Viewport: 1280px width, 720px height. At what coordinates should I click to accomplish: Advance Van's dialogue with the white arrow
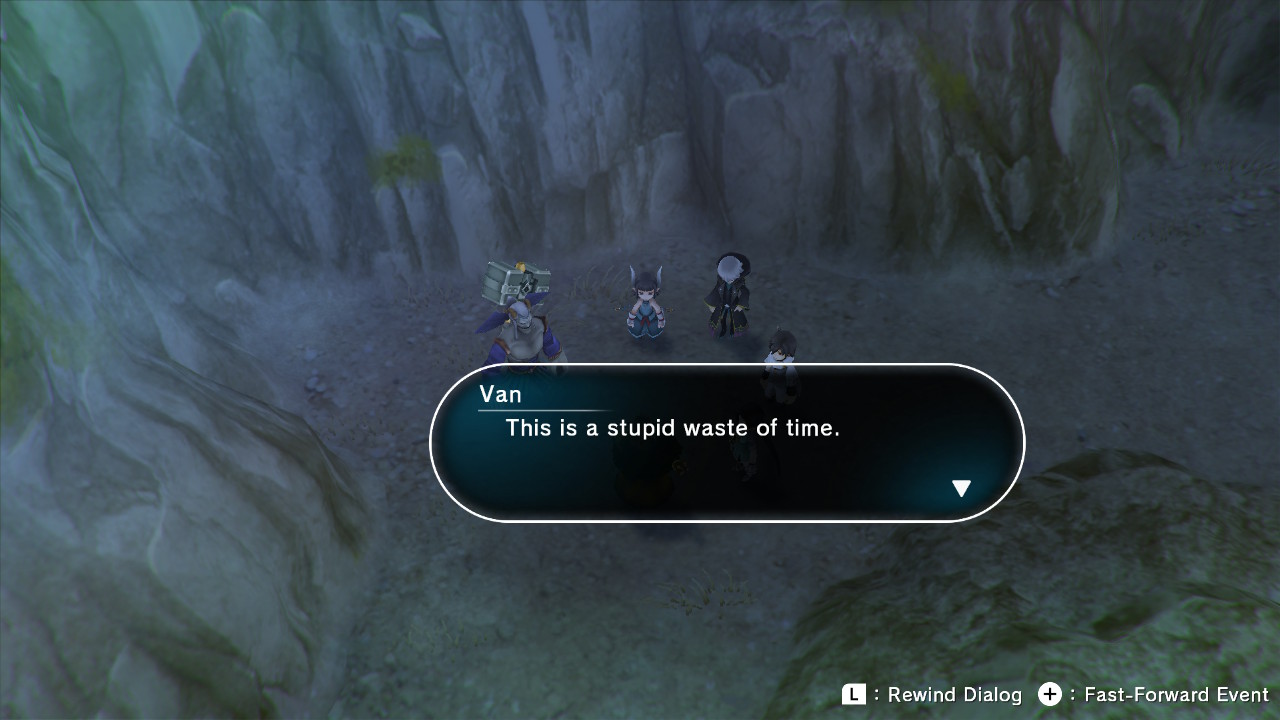[x=961, y=488]
